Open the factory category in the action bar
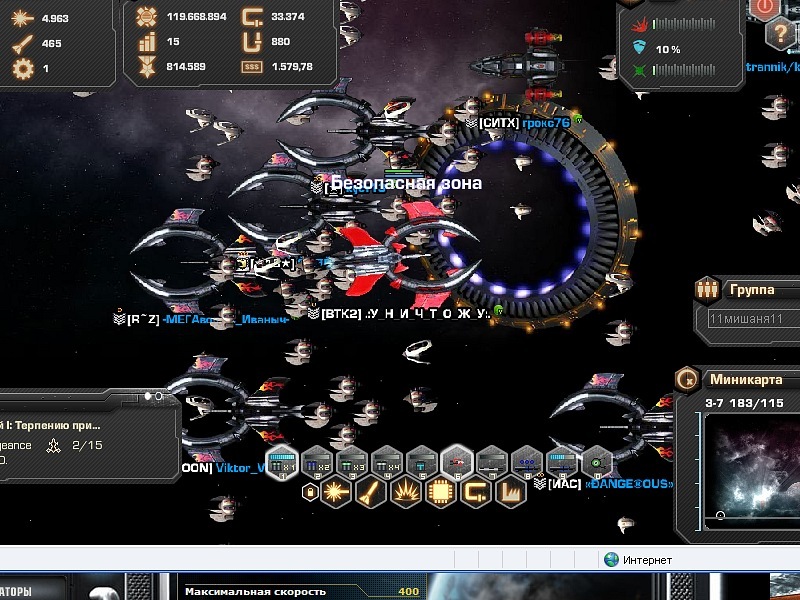 point(508,492)
